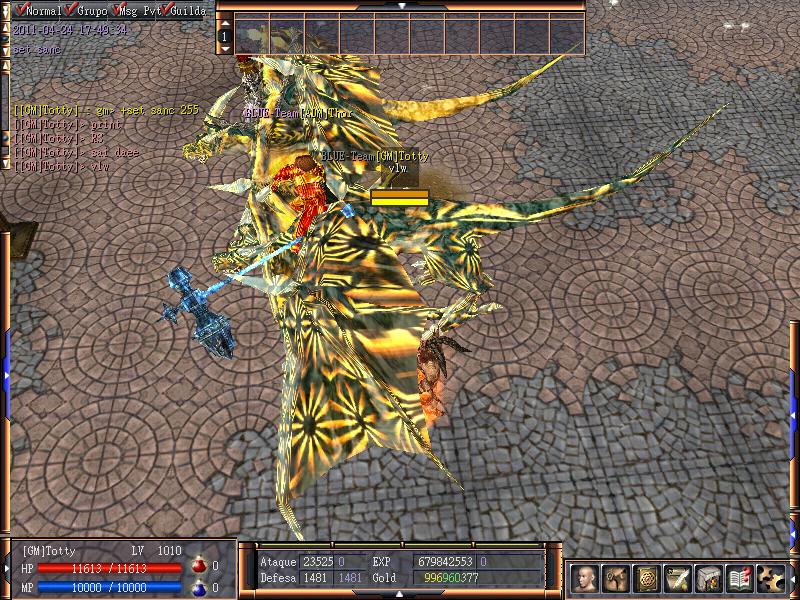Screen dimensions: 800x600
Task: Use the red HP potion
Action: 198,566
